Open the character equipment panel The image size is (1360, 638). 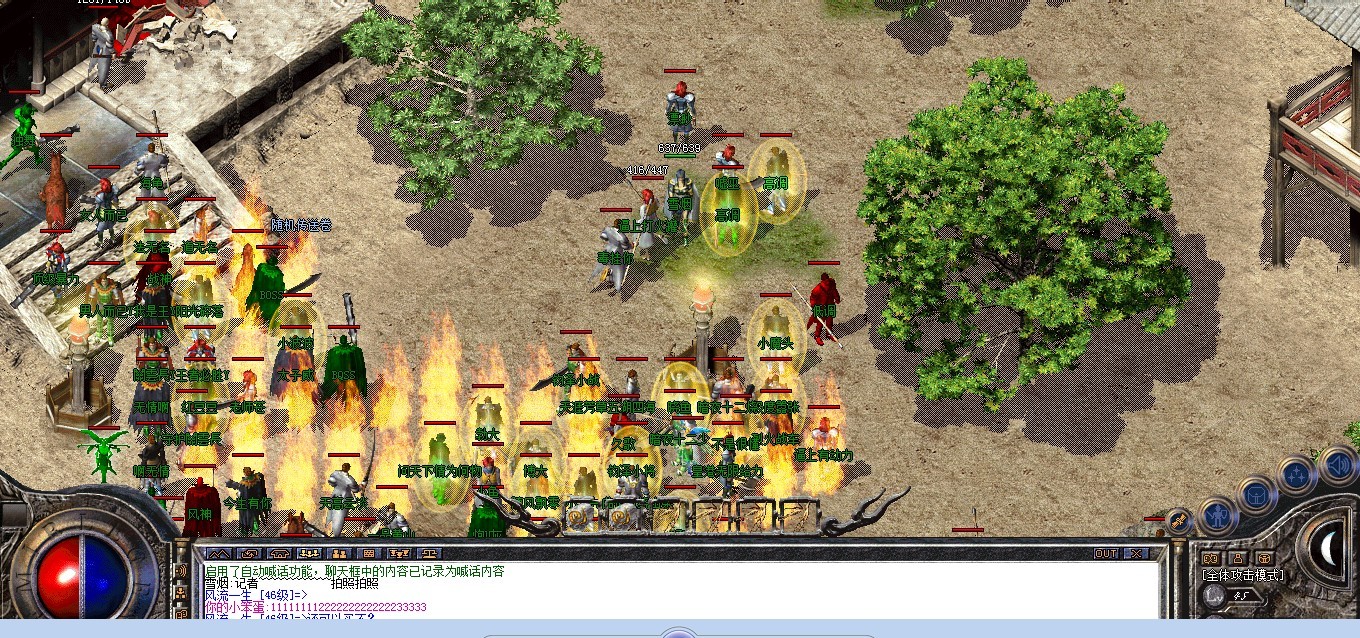[1217, 515]
